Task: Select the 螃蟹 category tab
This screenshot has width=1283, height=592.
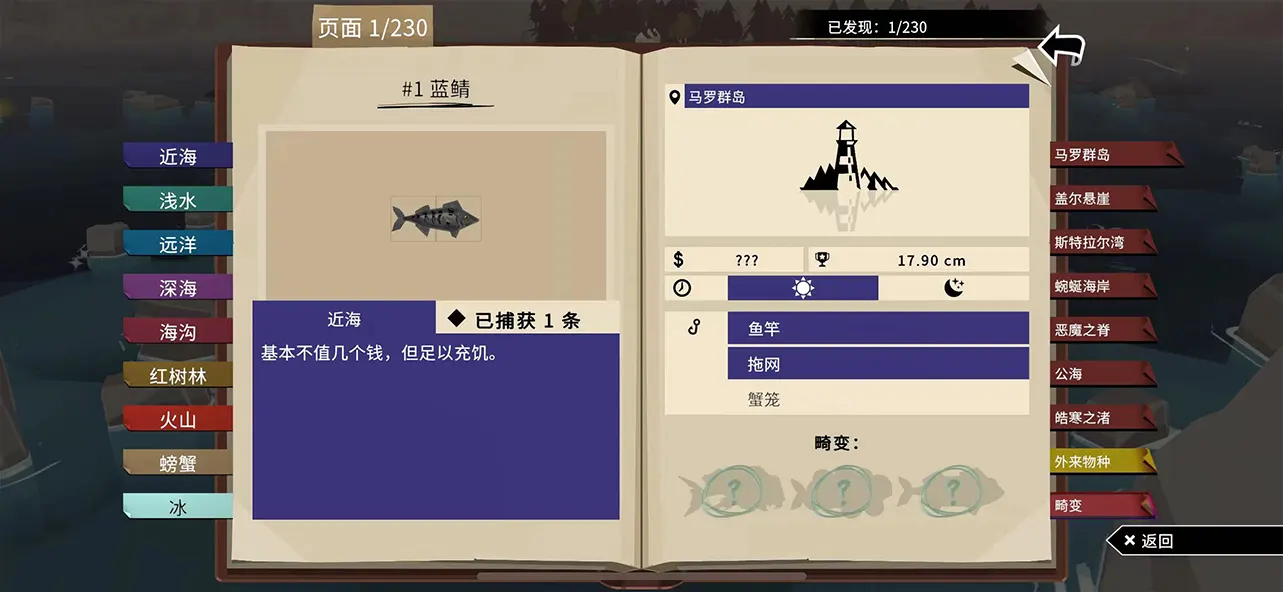Action: pos(178,464)
